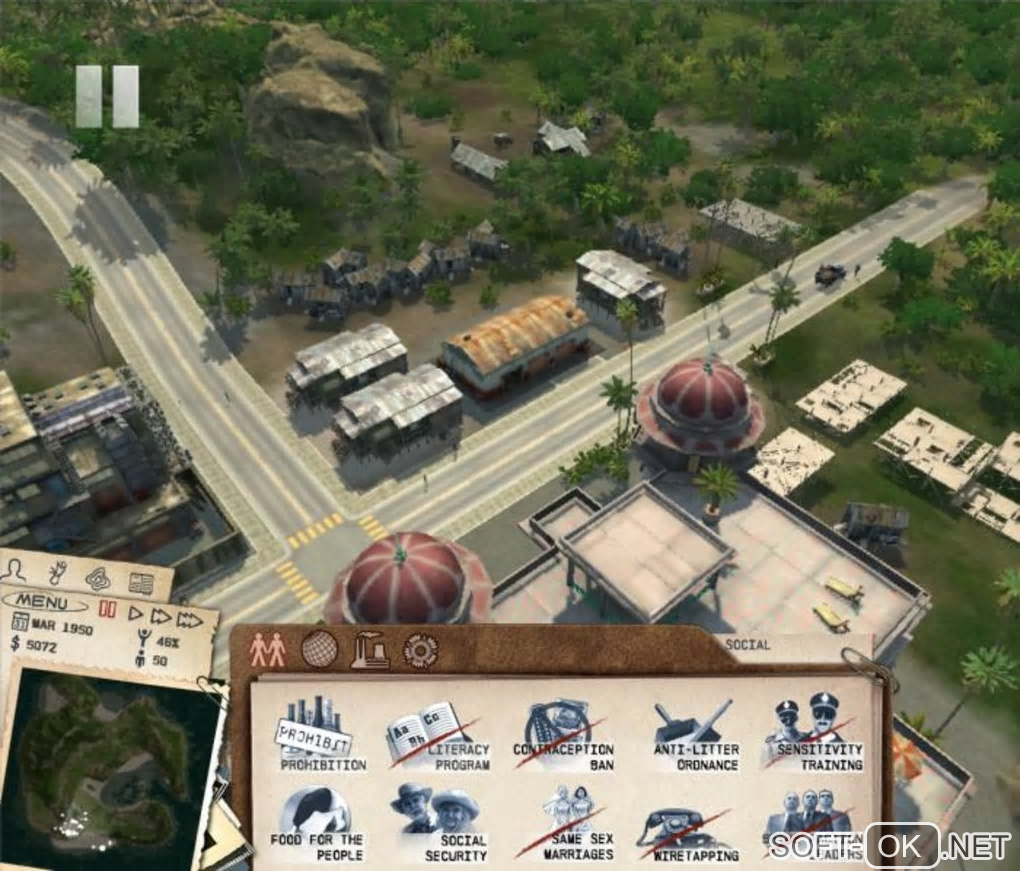Switch to the social edicts people tab

pyautogui.click(x=267, y=651)
